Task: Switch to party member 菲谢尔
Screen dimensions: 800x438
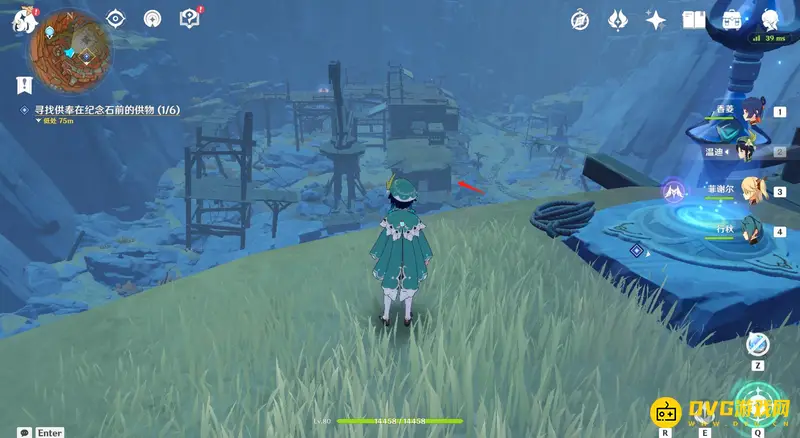Action: coord(750,191)
